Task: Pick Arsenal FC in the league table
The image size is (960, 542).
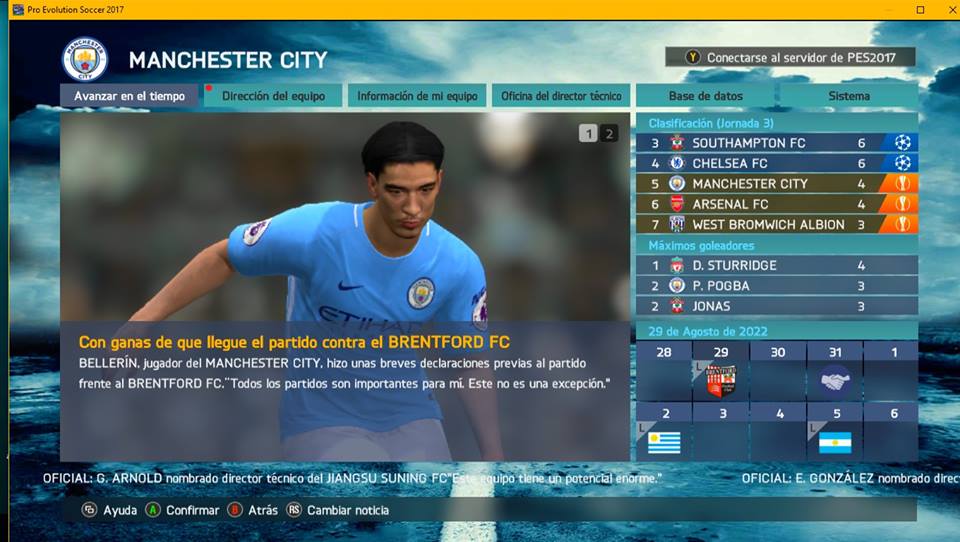Action: [776, 204]
